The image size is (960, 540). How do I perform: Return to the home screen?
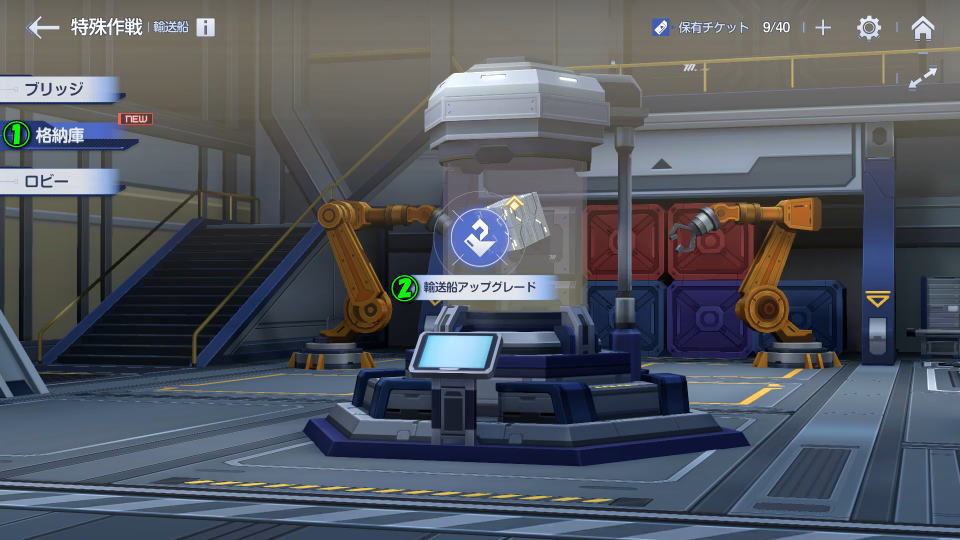pyautogui.click(x=923, y=27)
